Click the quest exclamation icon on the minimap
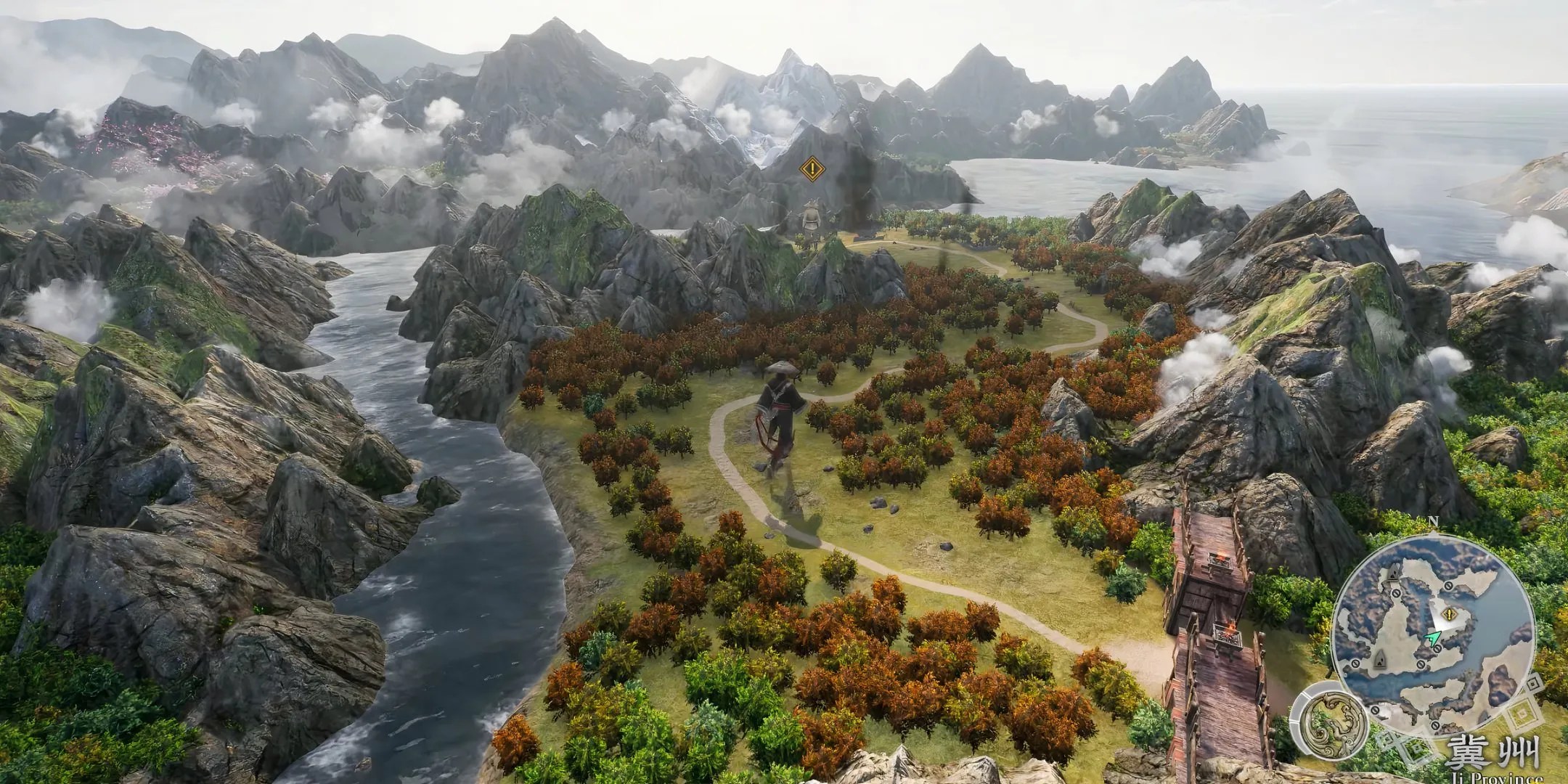Screen dimensions: 1568x784 (x=1449, y=614)
